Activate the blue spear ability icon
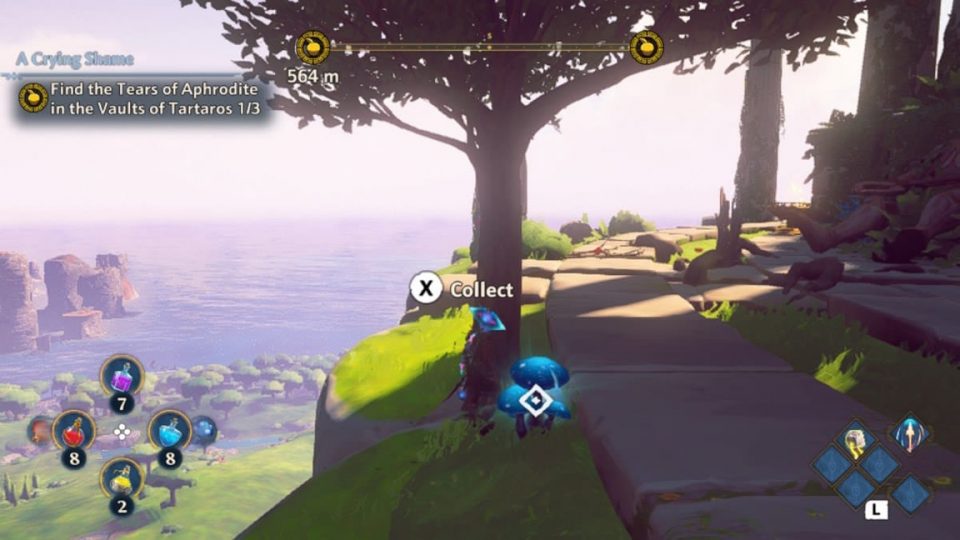The height and width of the screenshot is (540, 960). (911, 433)
